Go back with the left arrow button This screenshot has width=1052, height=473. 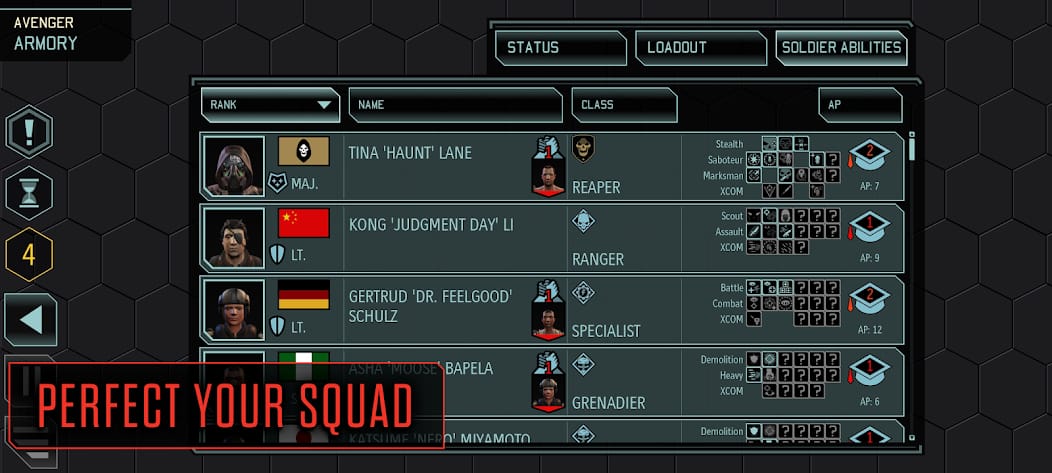pyautogui.click(x=31, y=320)
